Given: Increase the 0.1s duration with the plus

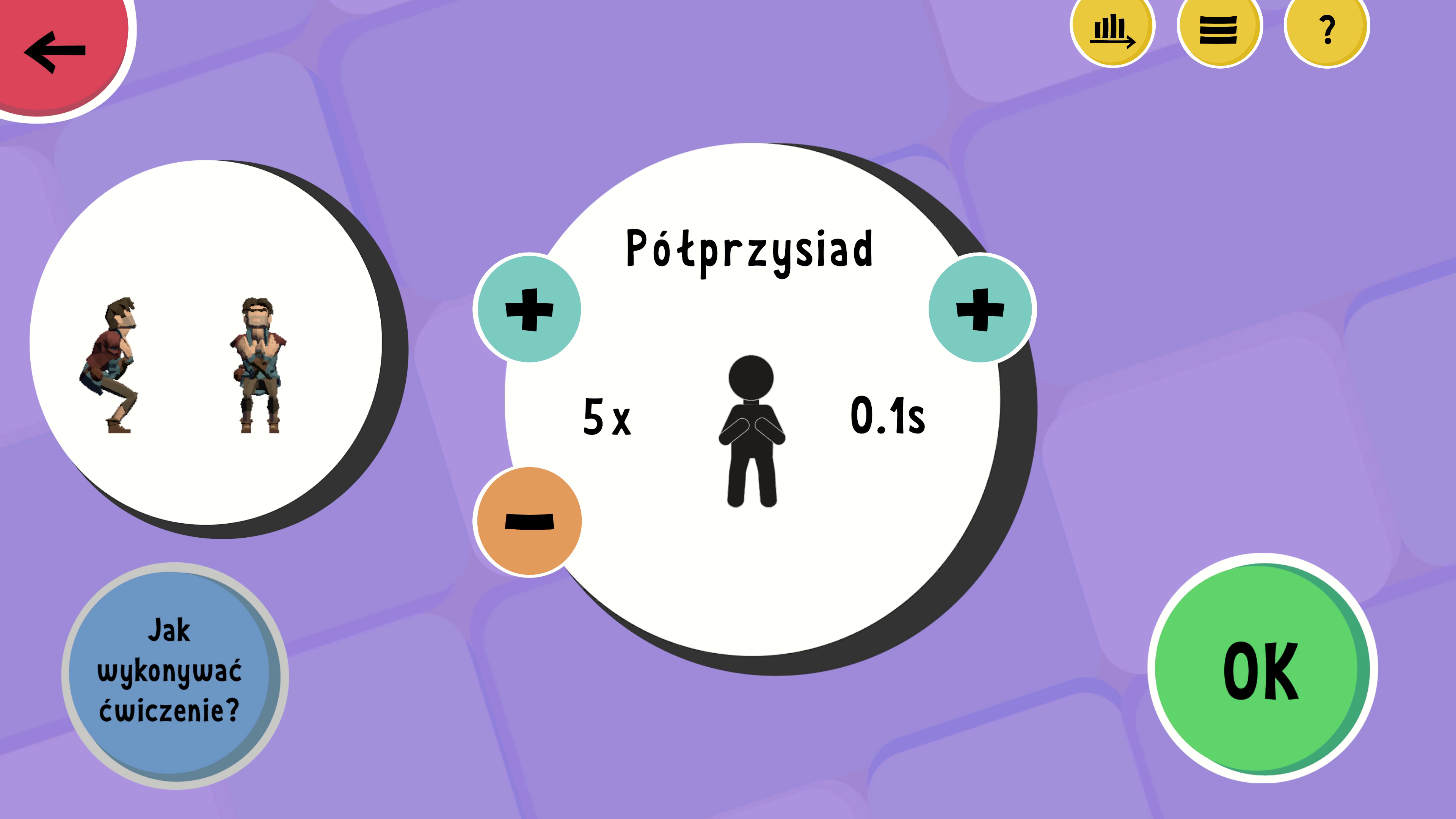Looking at the screenshot, I should click(x=981, y=309).
